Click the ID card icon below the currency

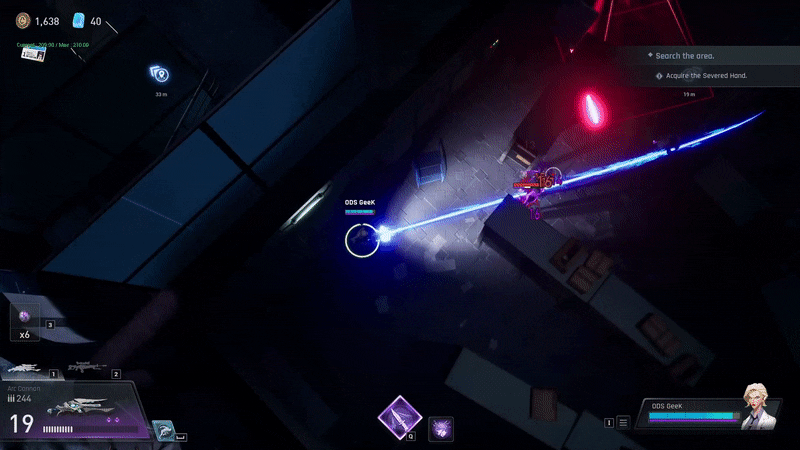click(33, 54)
